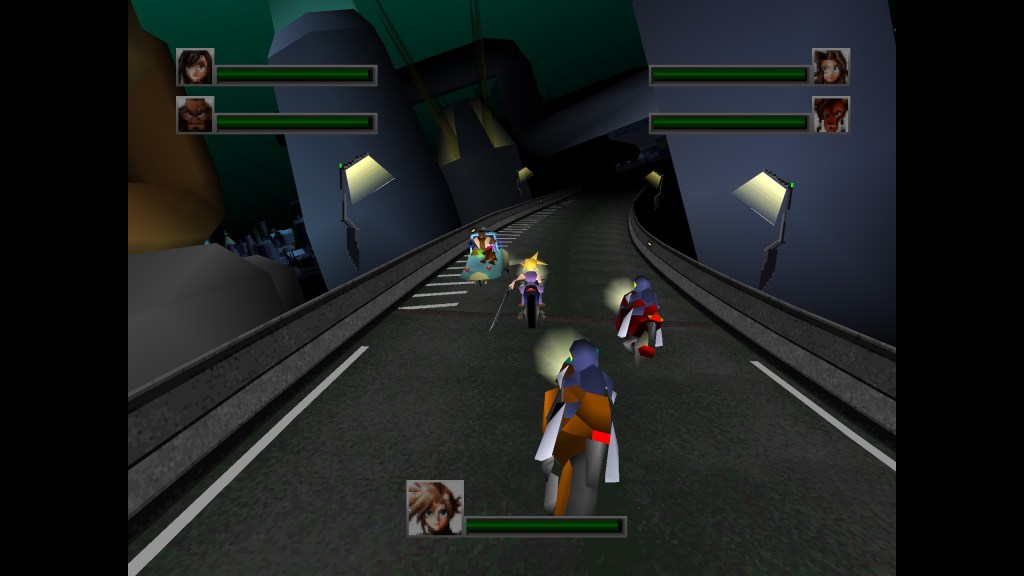The image size is (1024, 576).
Task: Click Barret's portrait icon
Action: tap(195, 115)
